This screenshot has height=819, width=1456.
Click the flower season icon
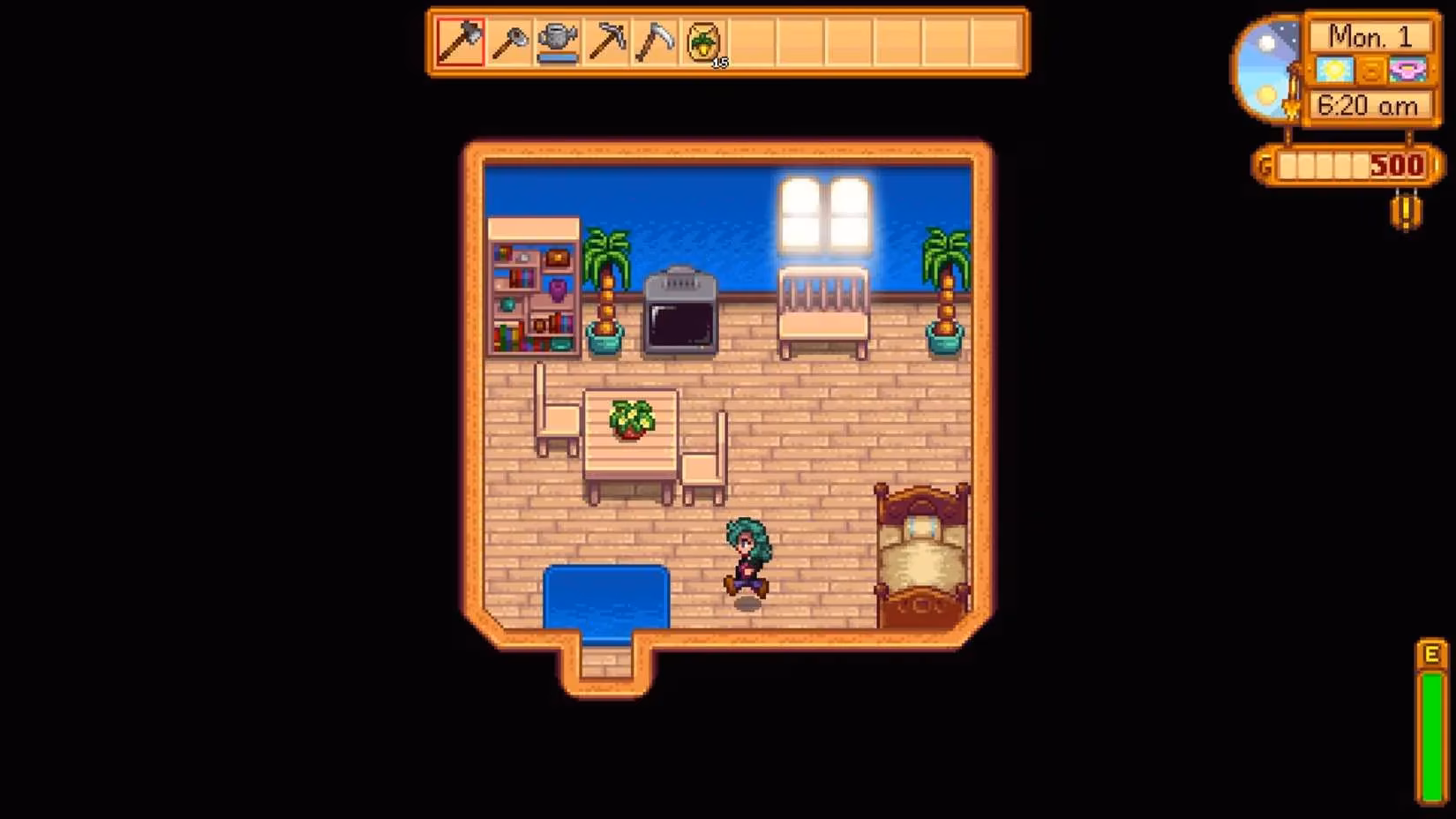(x=1407, y=71)
